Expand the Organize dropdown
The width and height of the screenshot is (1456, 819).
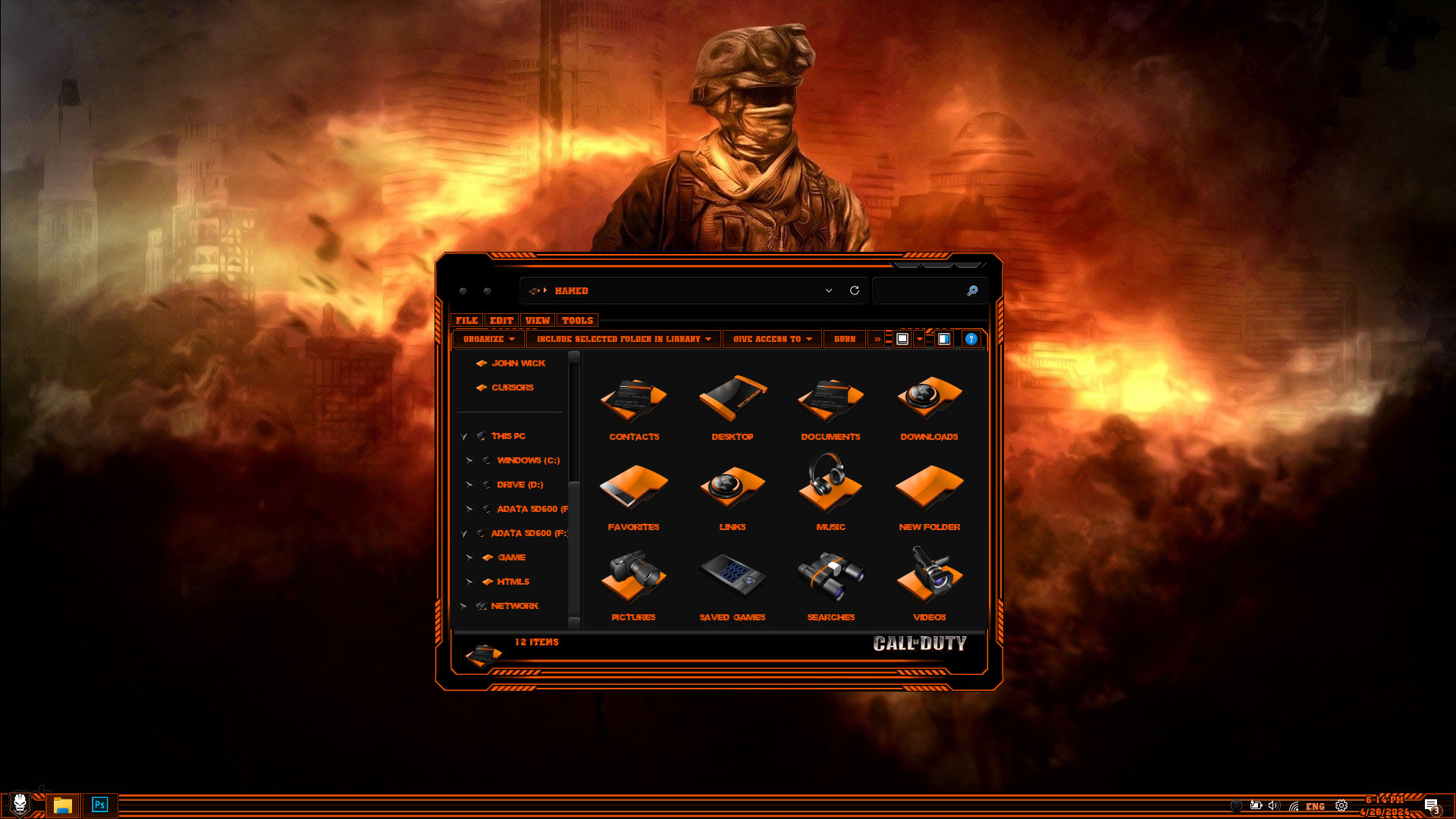click(489, 339)
